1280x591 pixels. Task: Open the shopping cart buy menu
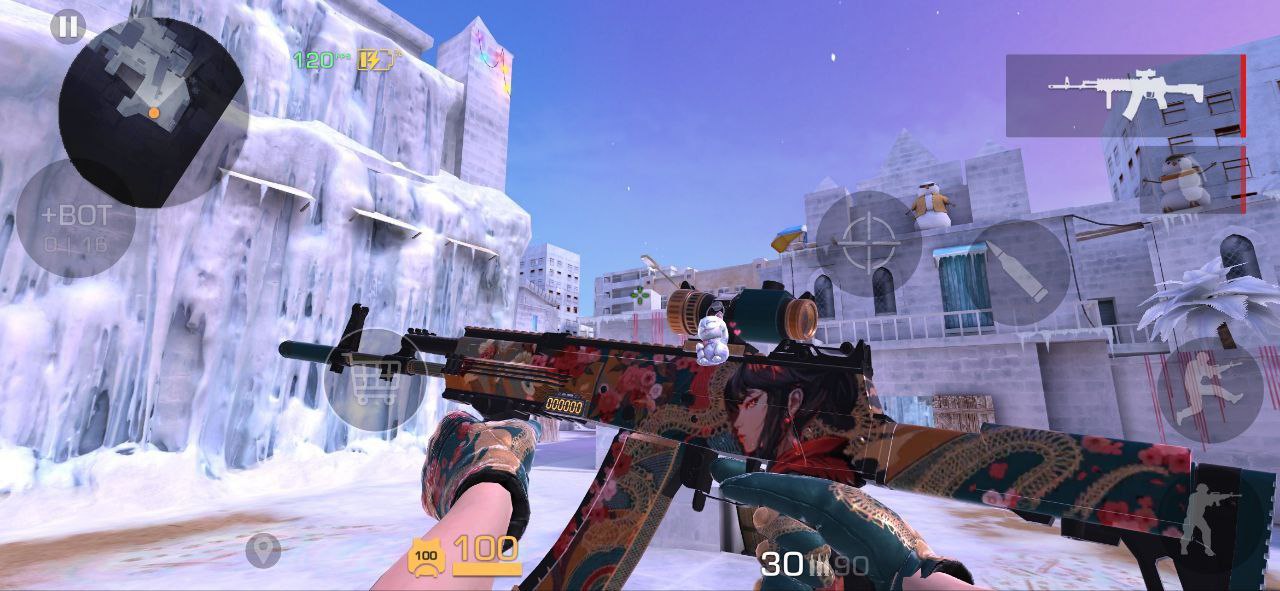point(376,381)
